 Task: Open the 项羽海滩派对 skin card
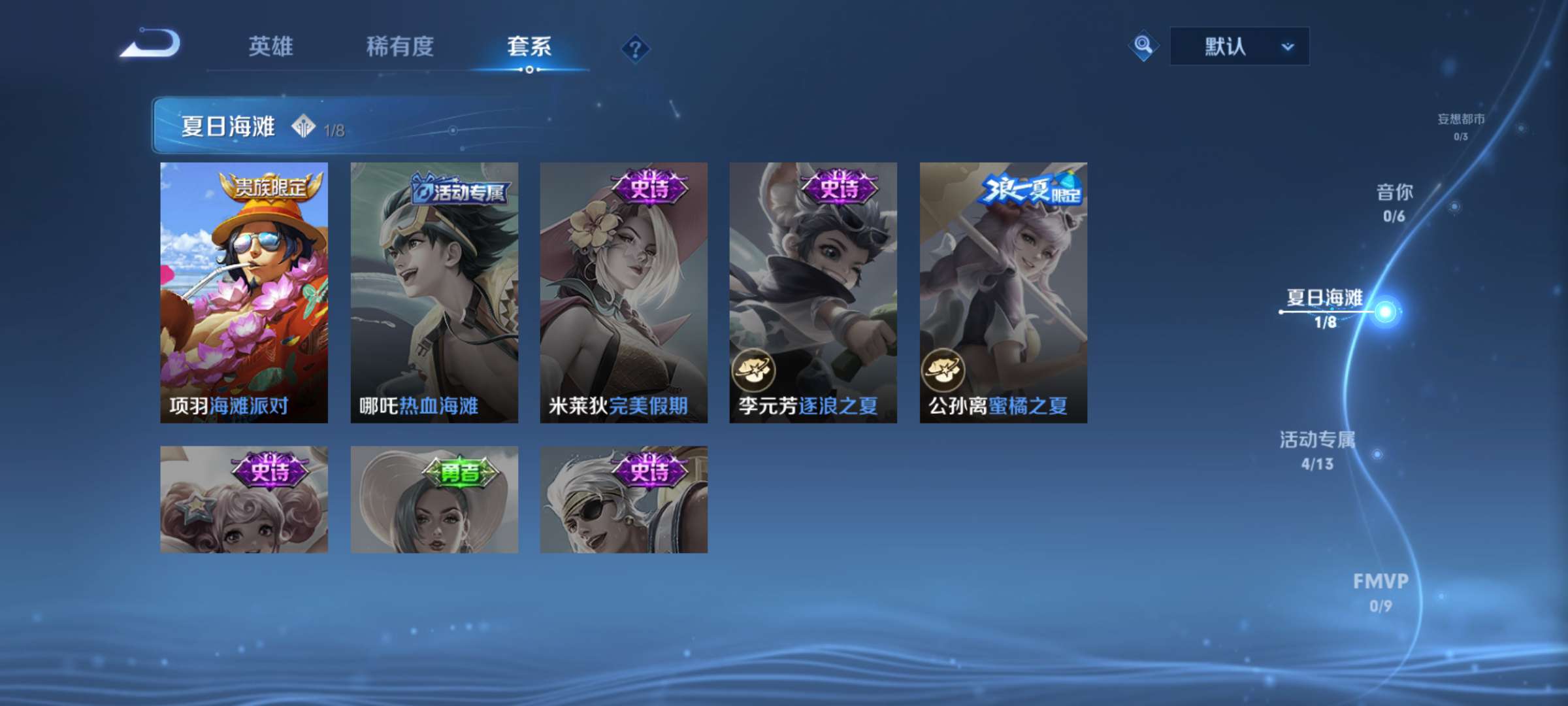coord(244,292)
